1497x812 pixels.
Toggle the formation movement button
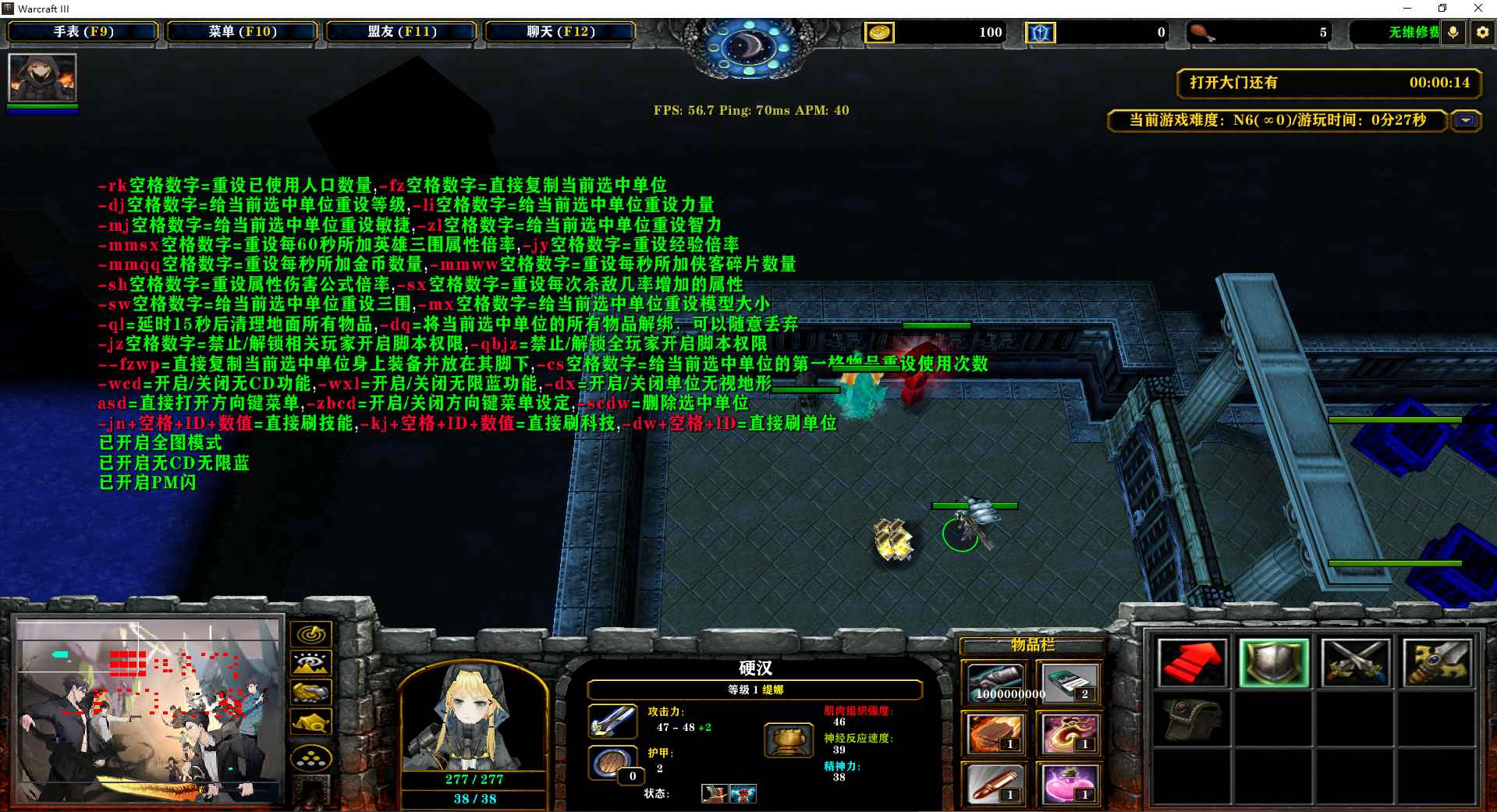(x=311, y=757)
